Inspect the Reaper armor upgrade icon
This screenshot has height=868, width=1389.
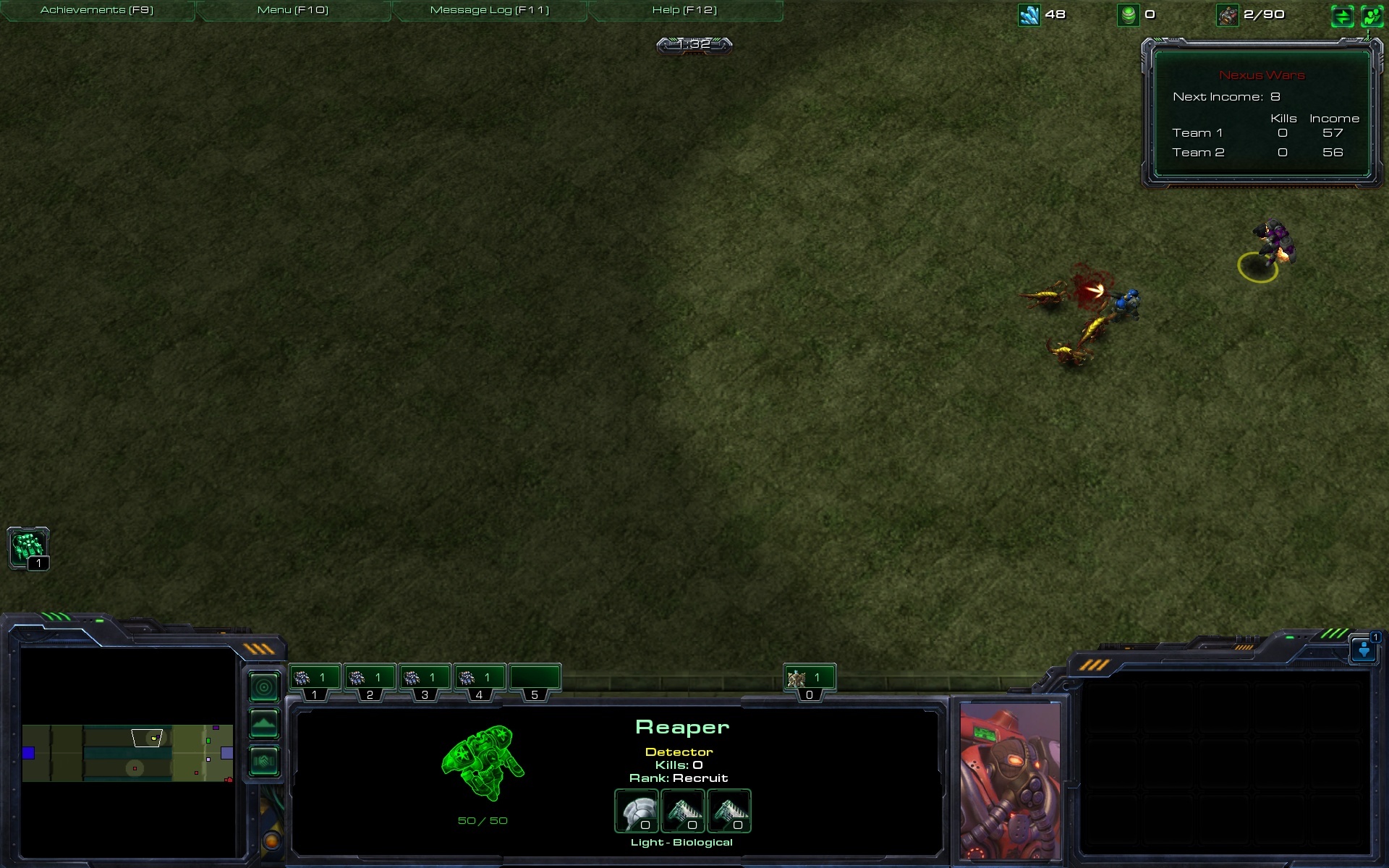tap(637, 811)
